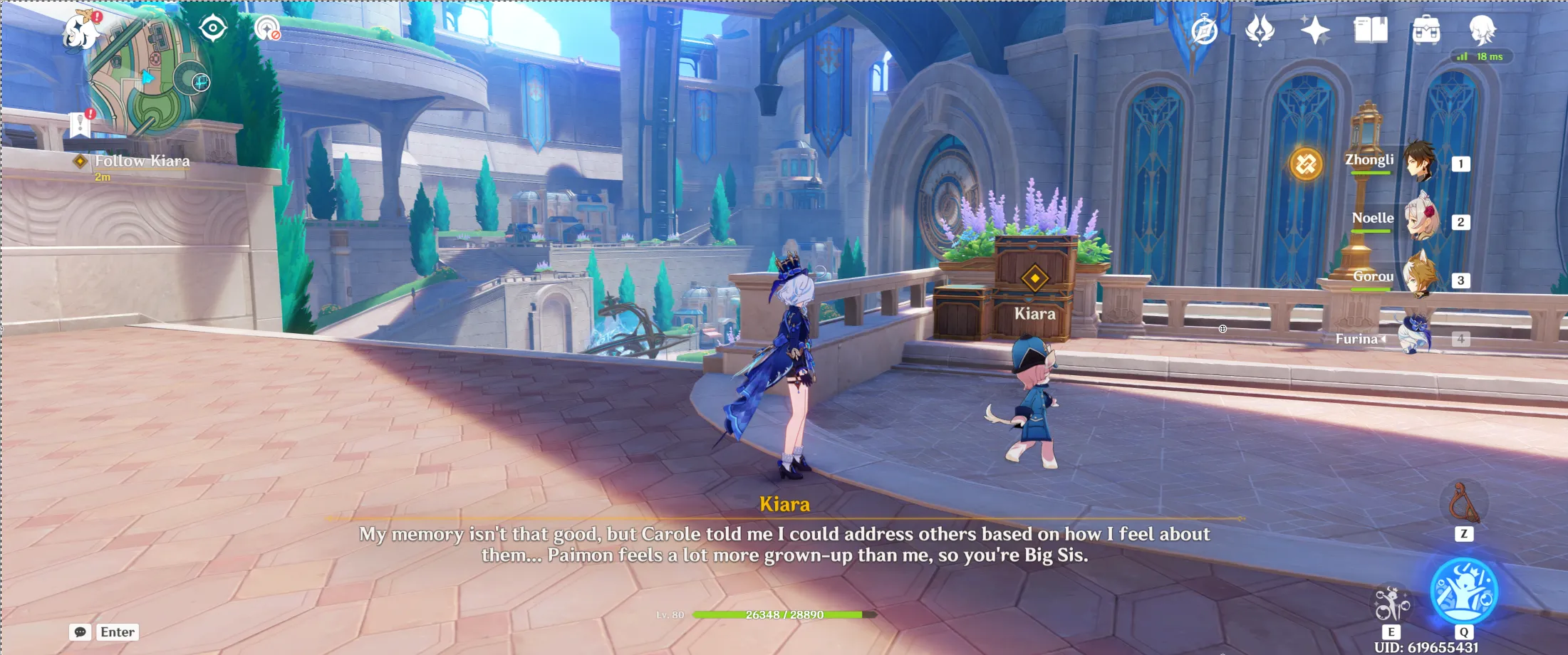Click the quest navigation eye icon
The height and width of the screenshot is (655, 1568).
tap(213, 28)
